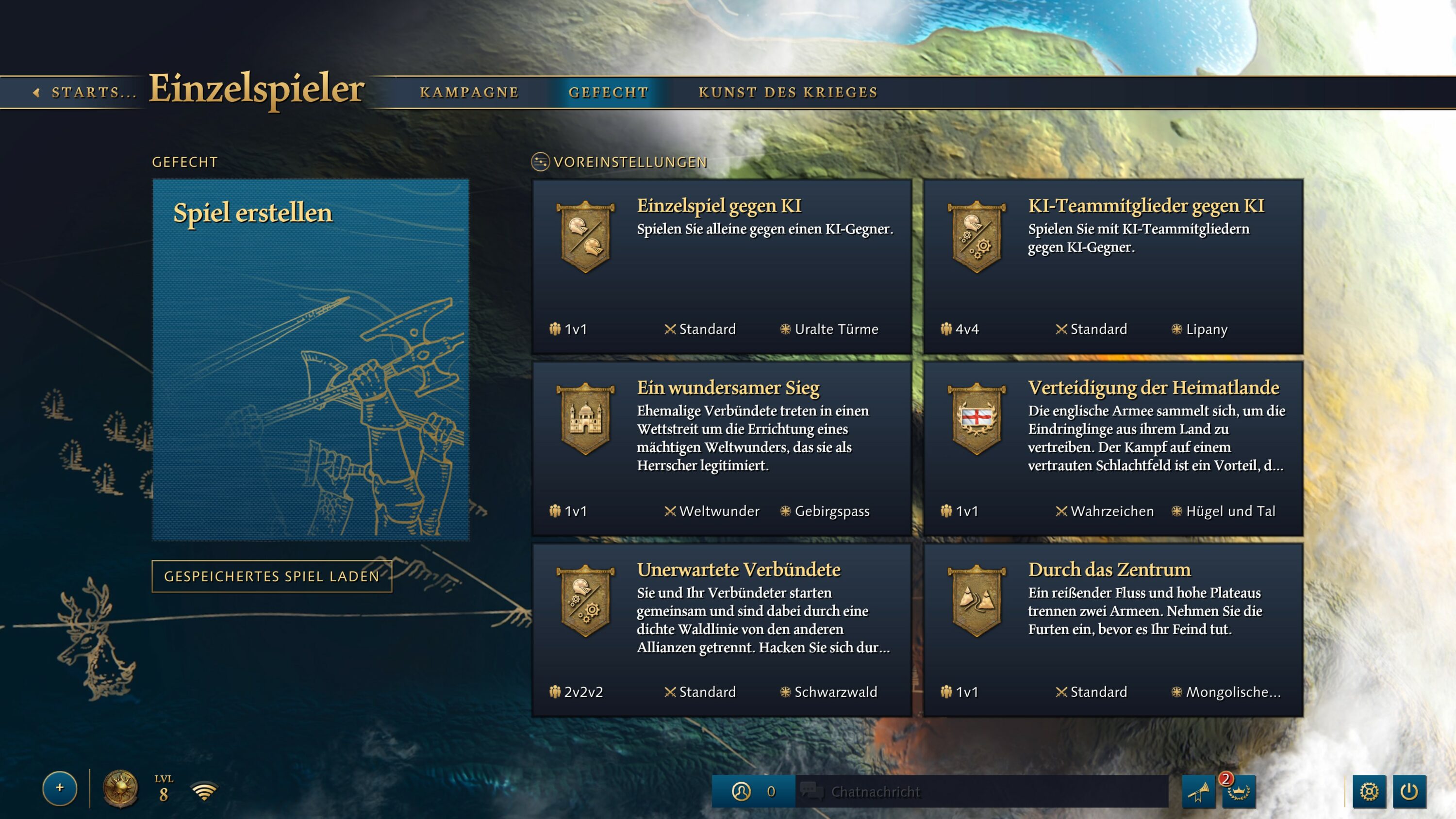Open the player profile sun emblem
The height and width of the screenshot is (819, 1456).
pyautogui.click(x=120, y=788)
